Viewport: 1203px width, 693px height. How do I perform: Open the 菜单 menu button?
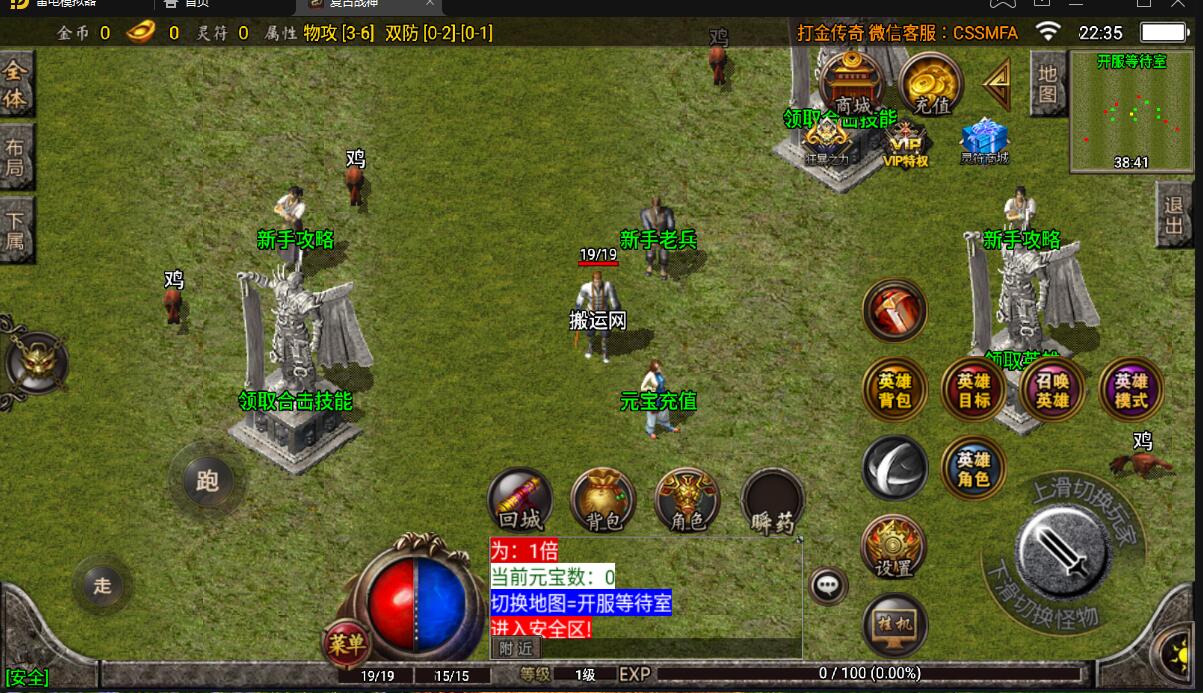tap(347, 645)
